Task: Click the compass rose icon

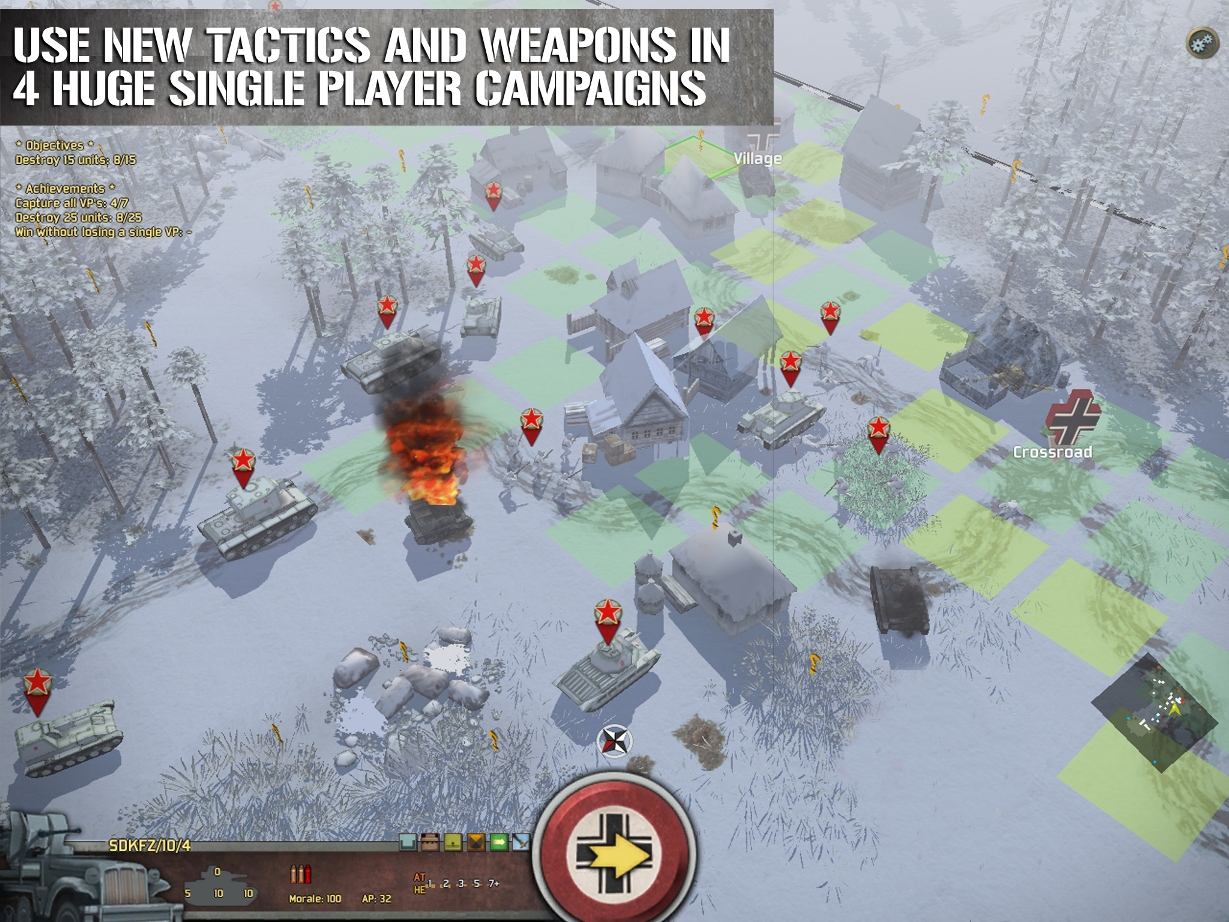Action: tap(615, 741)
